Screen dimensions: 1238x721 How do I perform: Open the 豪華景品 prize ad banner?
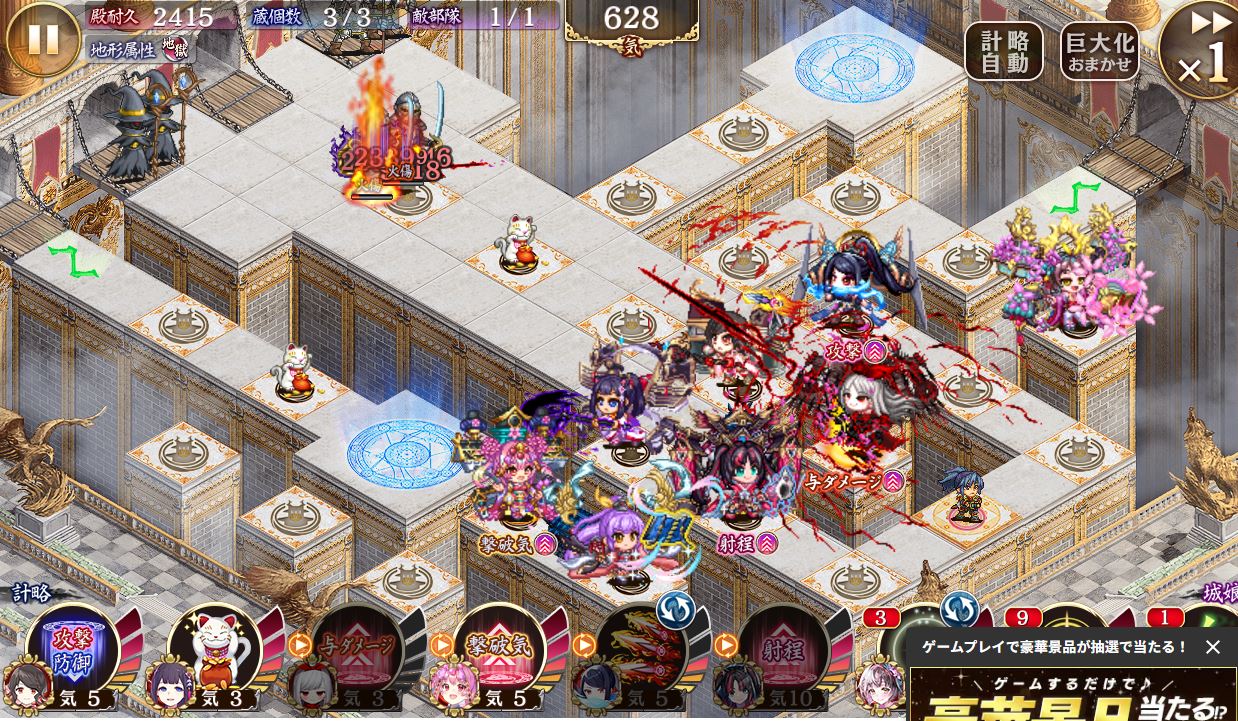point(1072,697)
